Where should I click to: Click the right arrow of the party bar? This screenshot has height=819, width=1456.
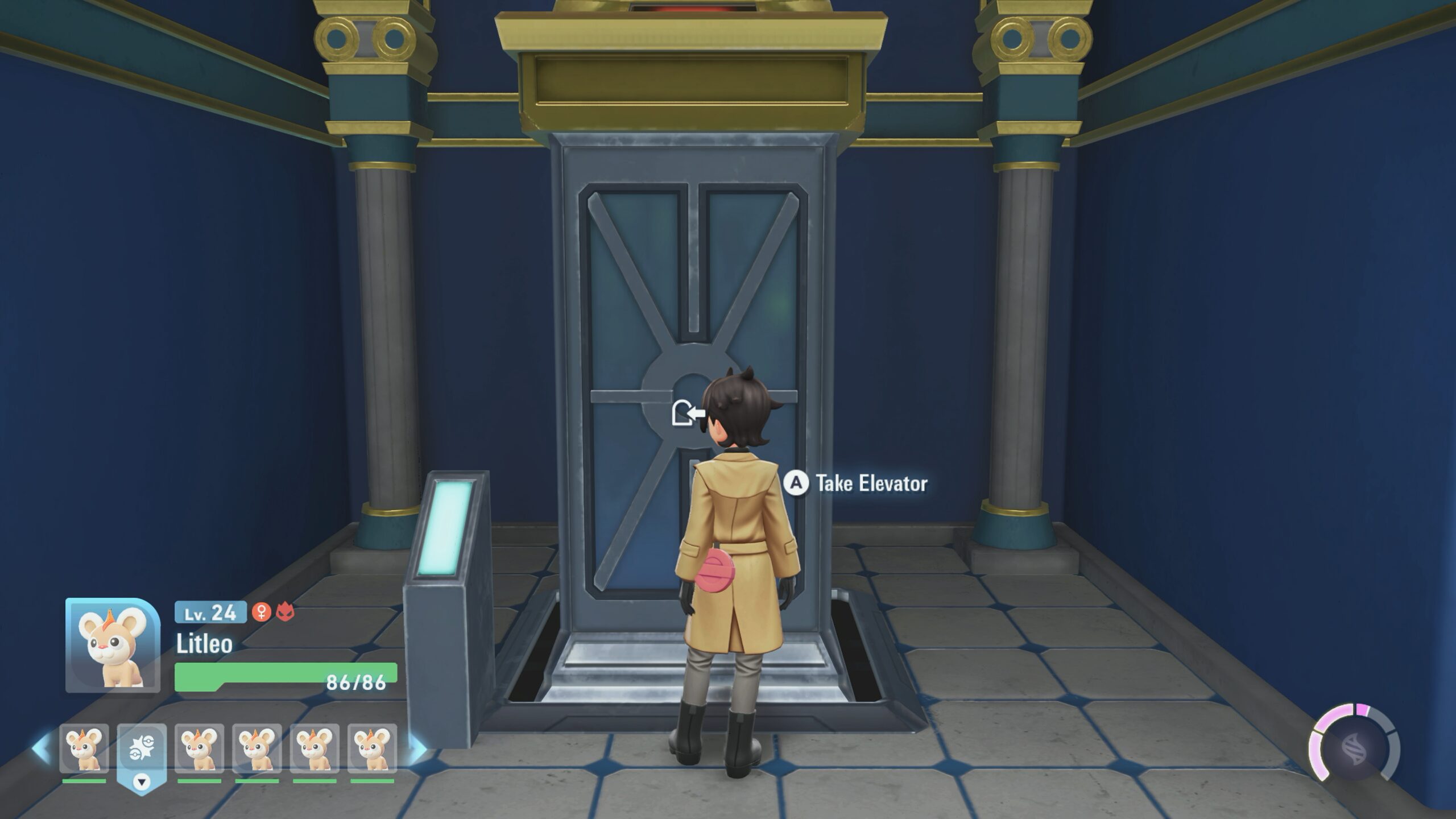[x=418, y=749]
